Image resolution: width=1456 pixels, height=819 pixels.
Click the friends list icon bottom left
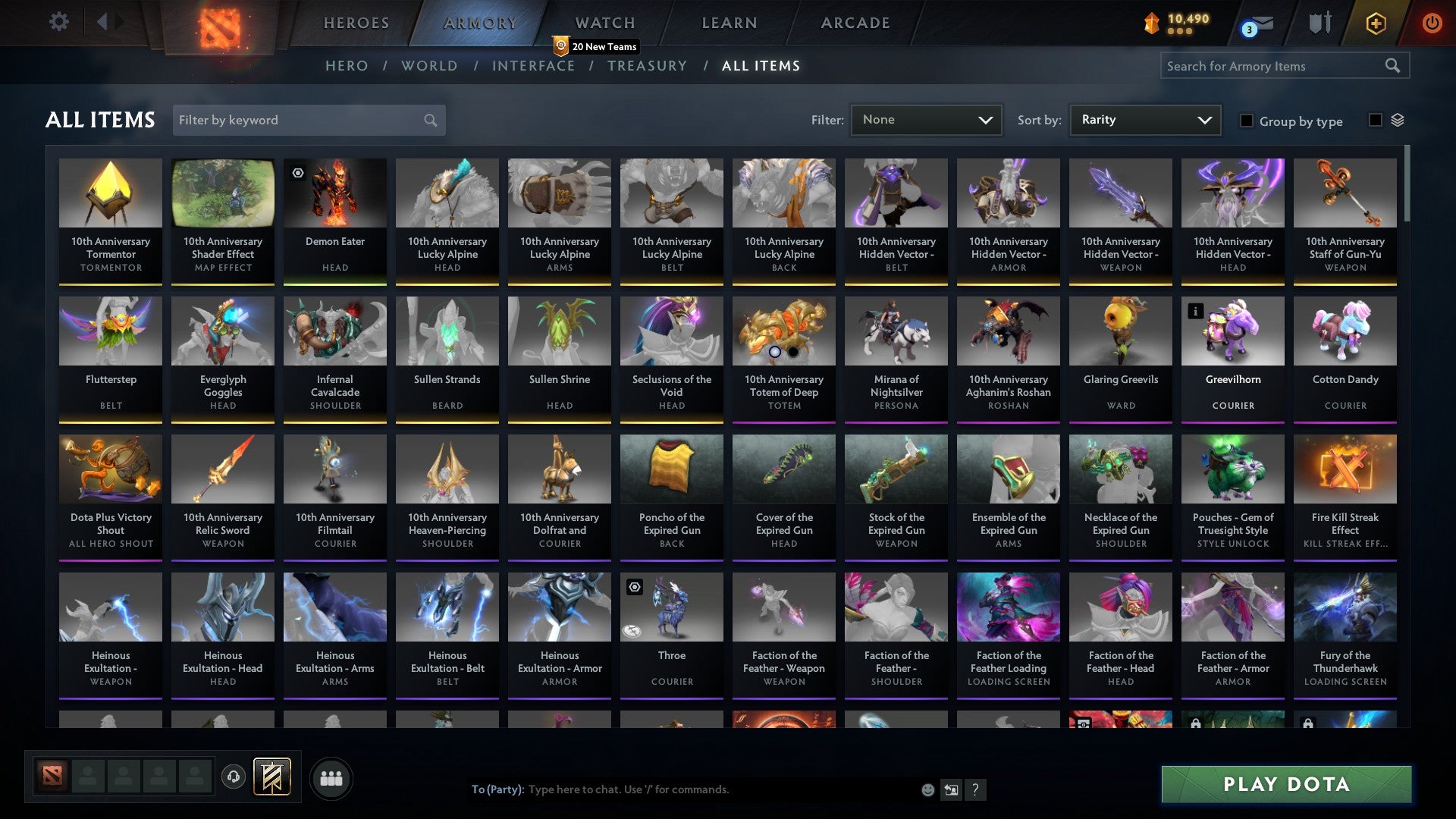331,777
